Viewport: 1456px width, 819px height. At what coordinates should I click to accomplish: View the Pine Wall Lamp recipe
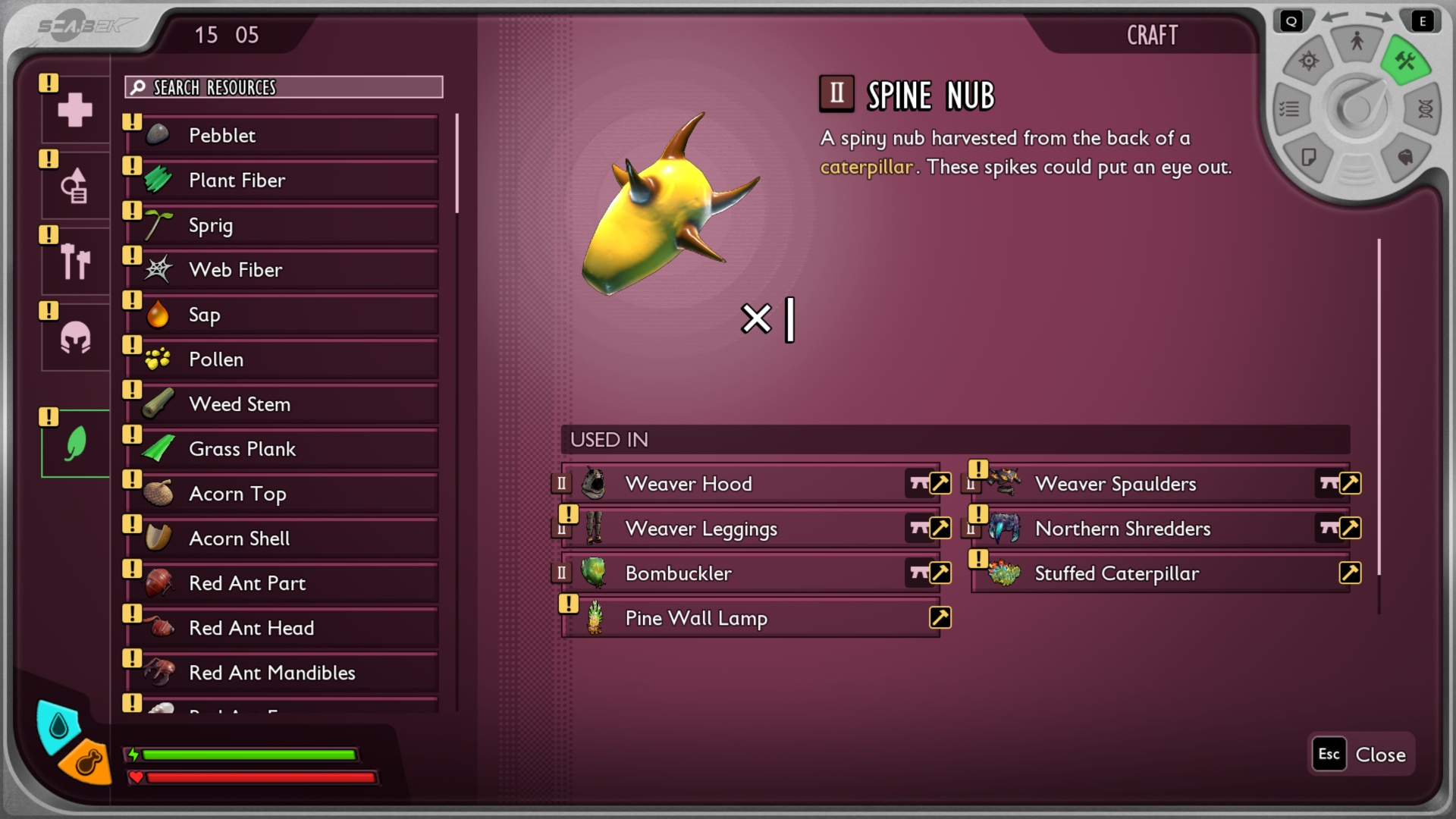(751, 618)
